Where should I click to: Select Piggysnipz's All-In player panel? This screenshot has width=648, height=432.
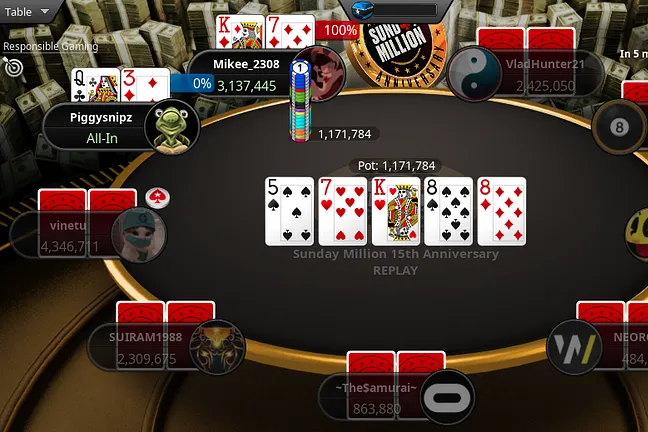pos(98,128)
